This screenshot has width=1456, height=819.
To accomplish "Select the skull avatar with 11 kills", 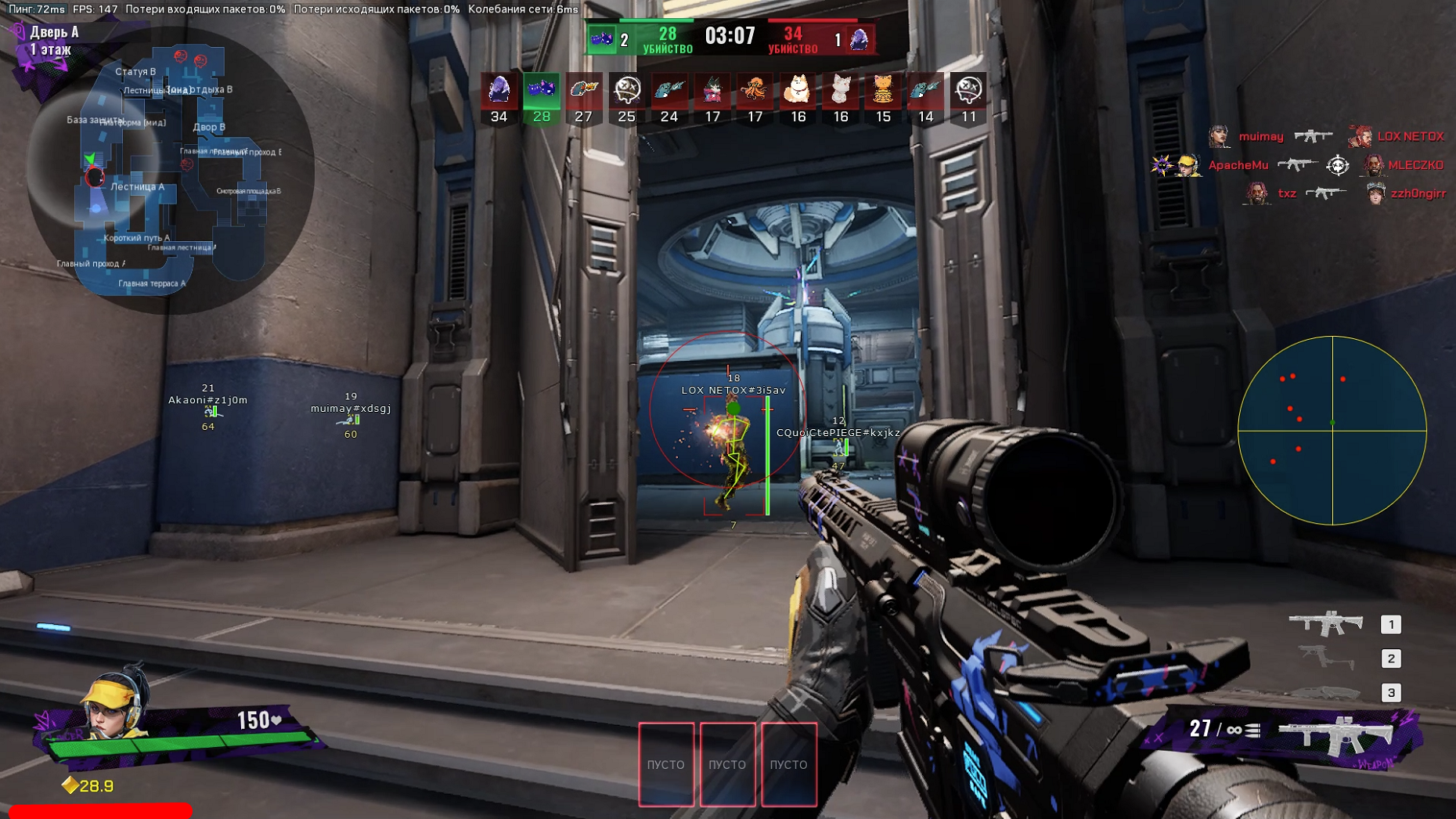I will tap(968, 90).
